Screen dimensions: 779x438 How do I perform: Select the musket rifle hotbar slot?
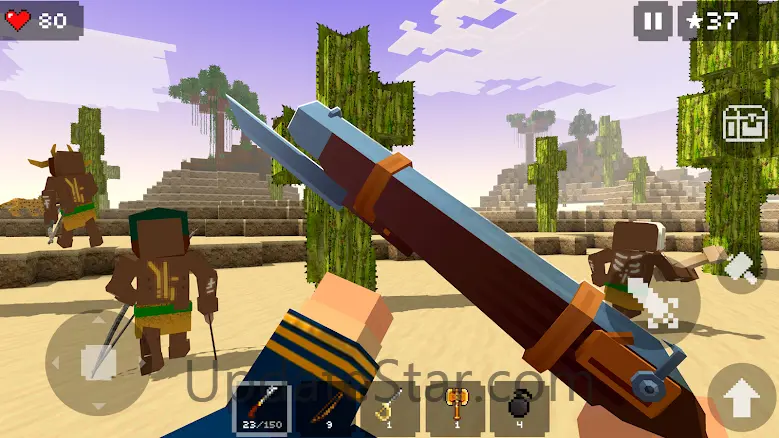pos(261,409)
